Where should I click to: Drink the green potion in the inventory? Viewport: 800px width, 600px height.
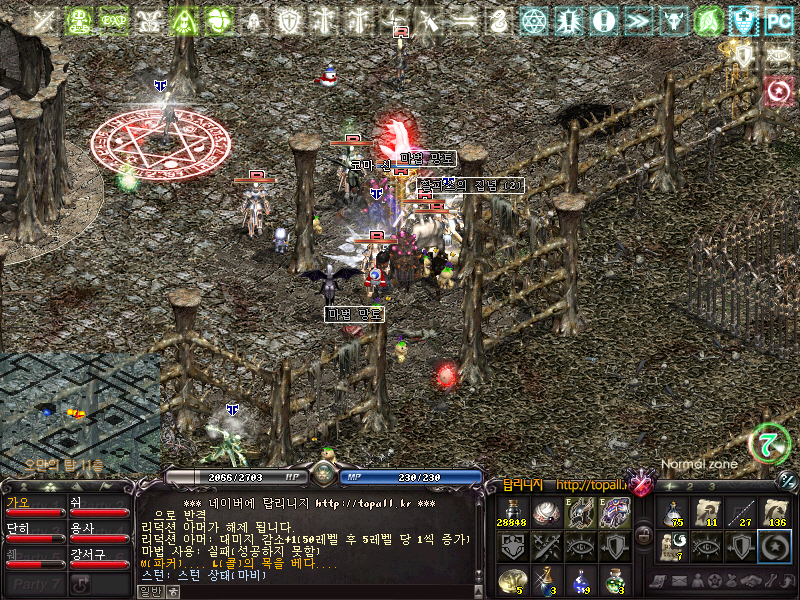click(616, 580)
